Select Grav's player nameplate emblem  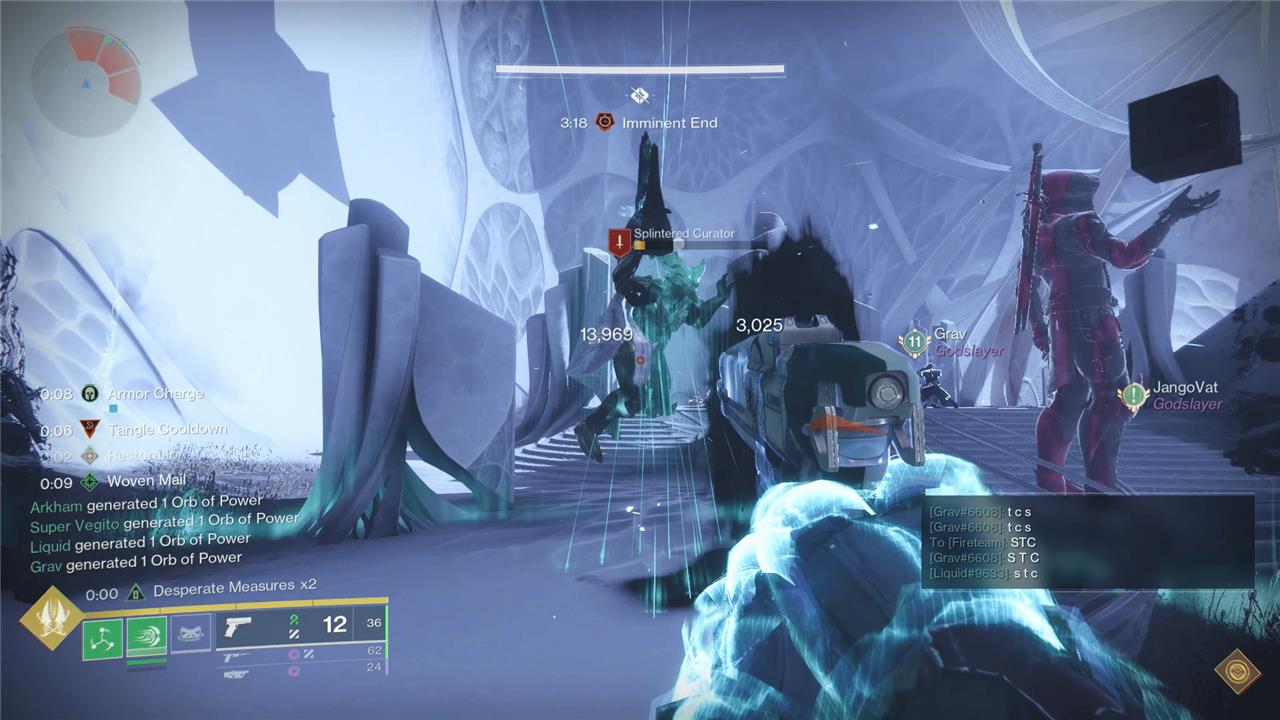914,342
